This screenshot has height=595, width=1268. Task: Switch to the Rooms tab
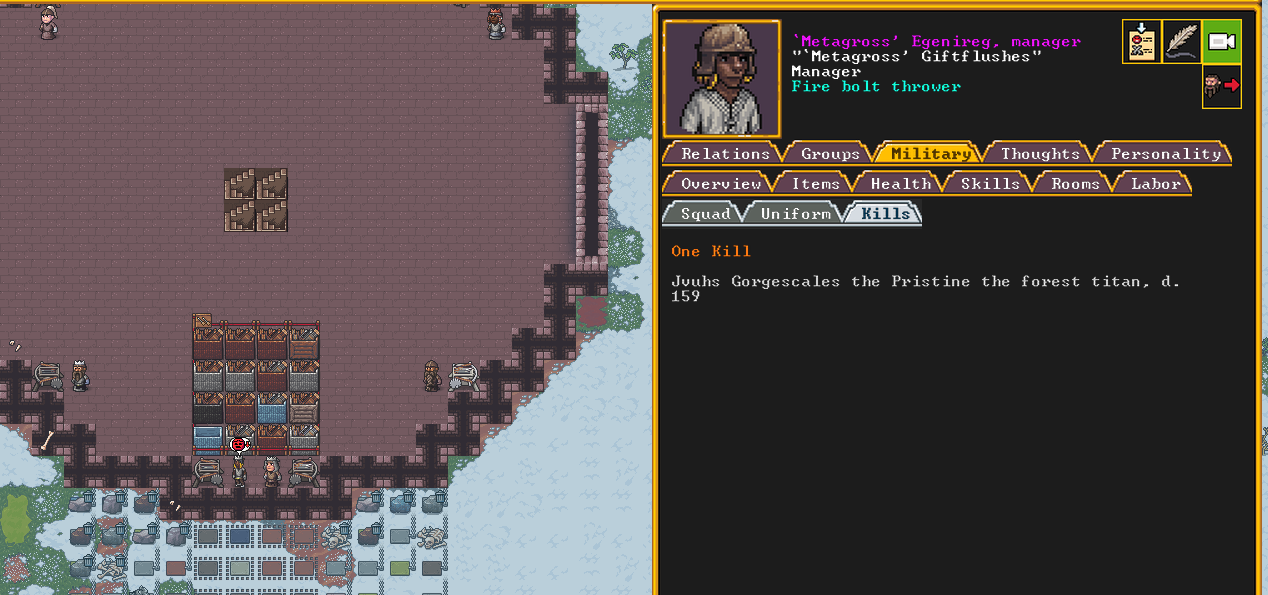(1075, 184)
